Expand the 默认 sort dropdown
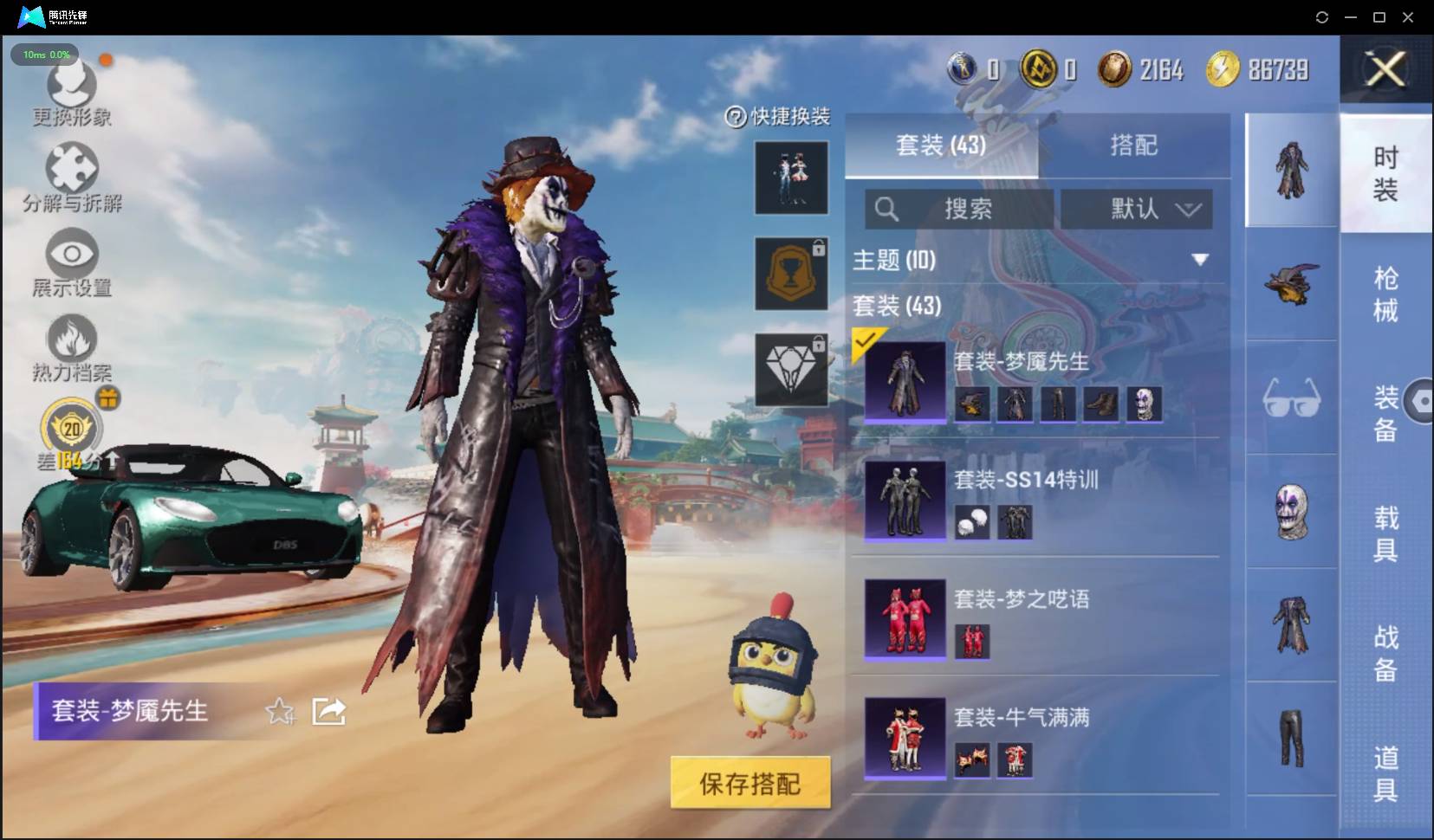Image resolution: width=1434 pixels, height=840 pixels. [1137, 209]
